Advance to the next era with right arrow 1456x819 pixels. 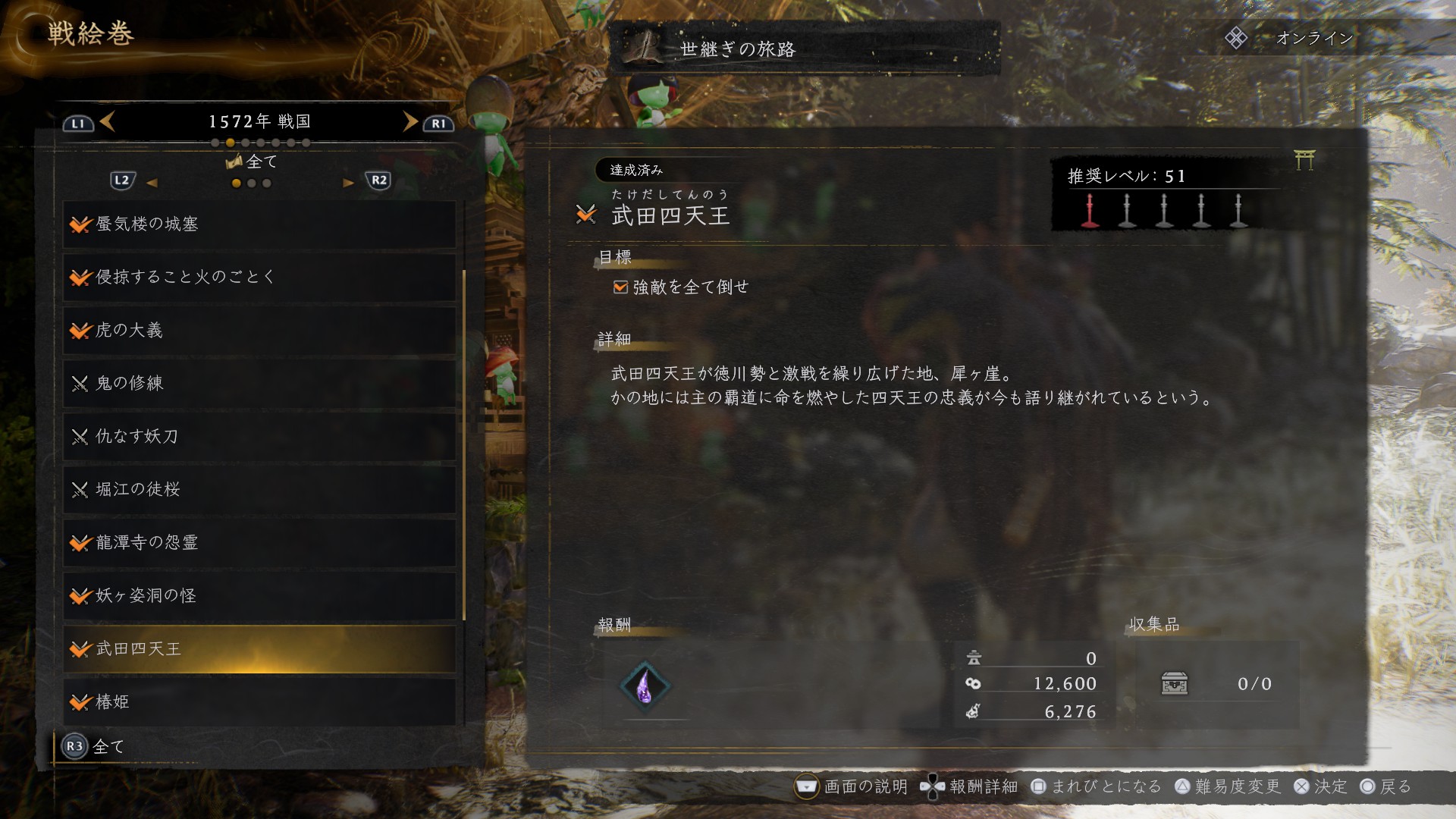pyautogui.click(x=410, y=121)
